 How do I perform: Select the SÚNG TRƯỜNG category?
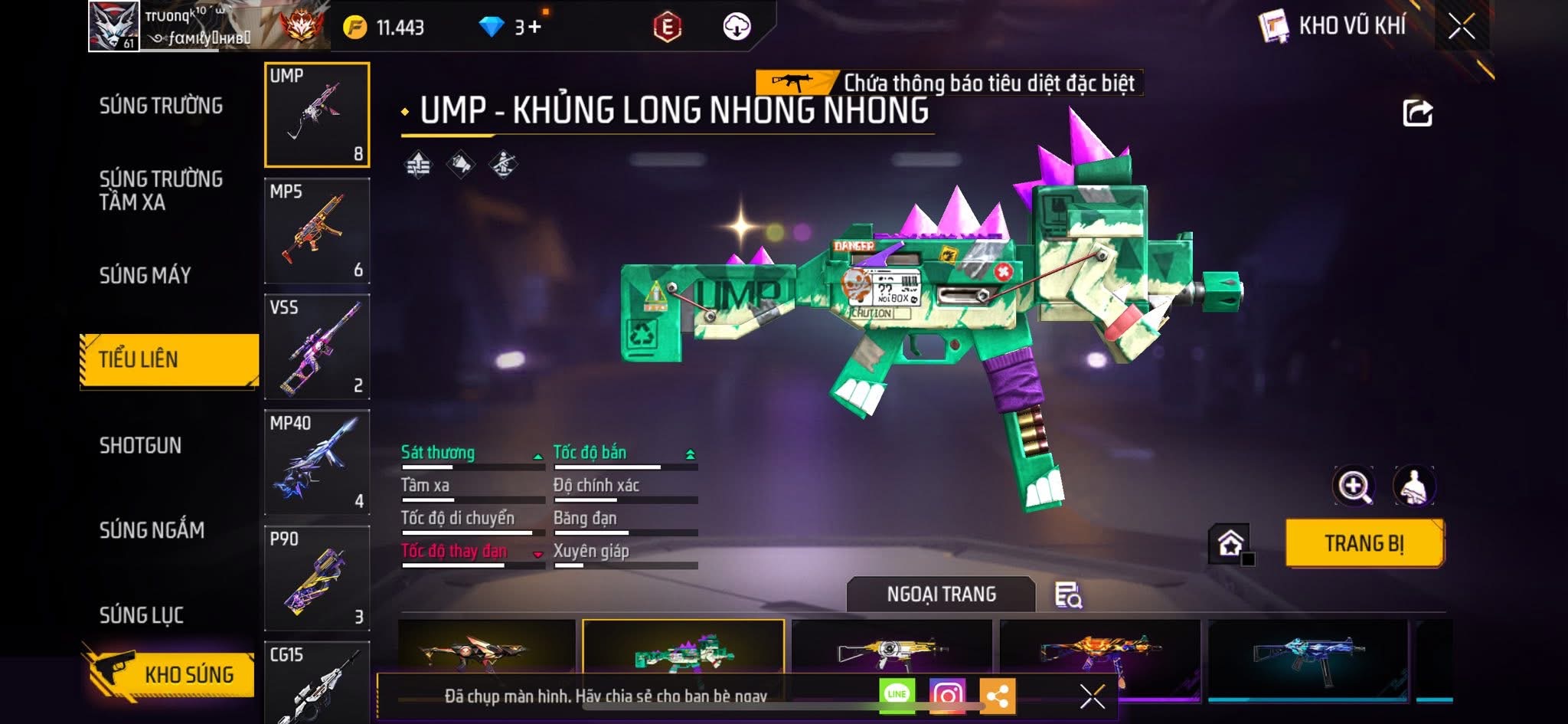coord(161,106)
